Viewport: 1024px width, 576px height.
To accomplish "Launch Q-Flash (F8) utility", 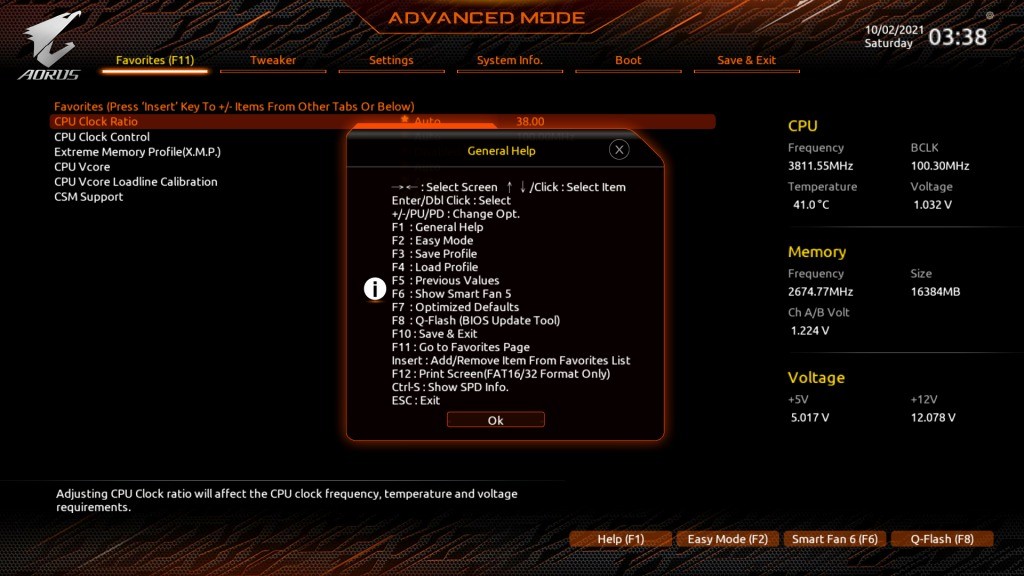I will click(x=941, y=539).
